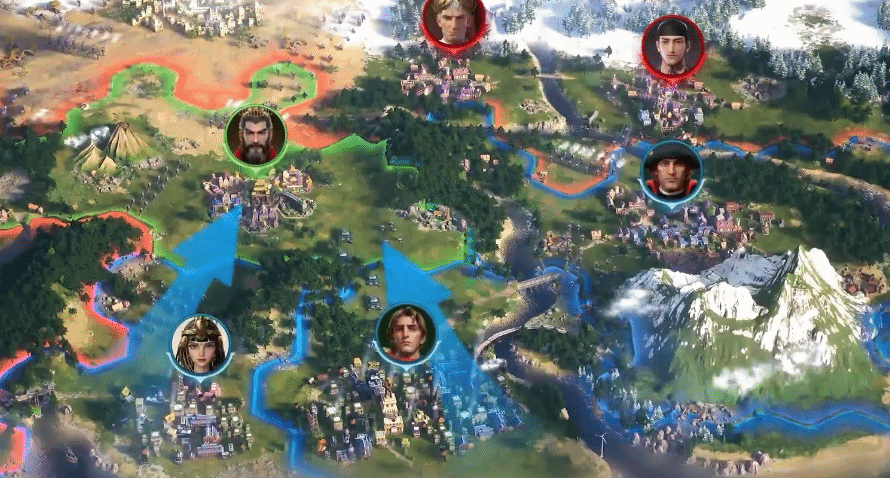Select the bearded leader portrait with green ring
The width and height of the screenshot is (890, 478).
point(256,137)
